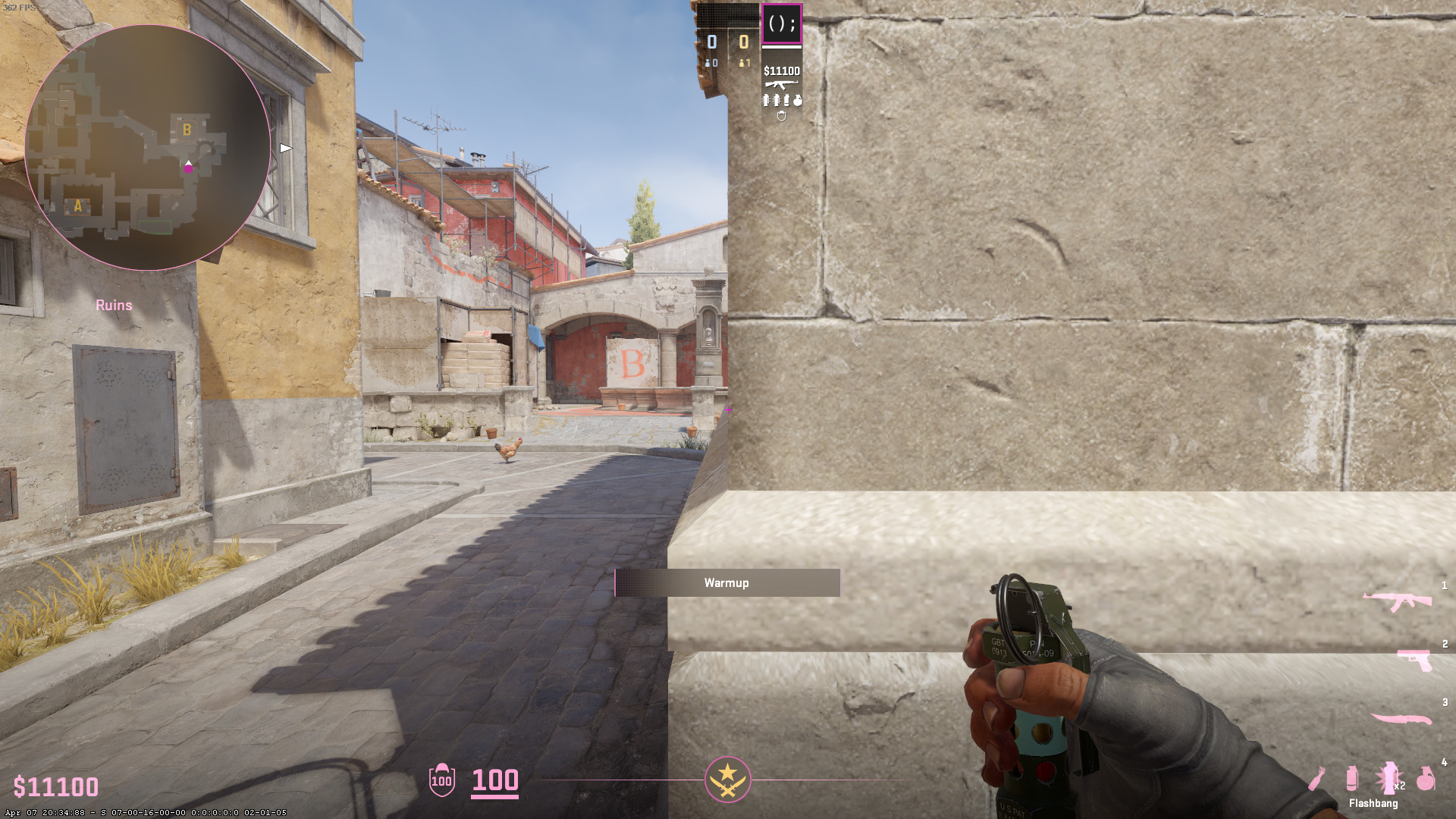Viewport: 1456px width, 819px height.
Task: Click the player avatar with pink border
Action: tap(781, 24)
